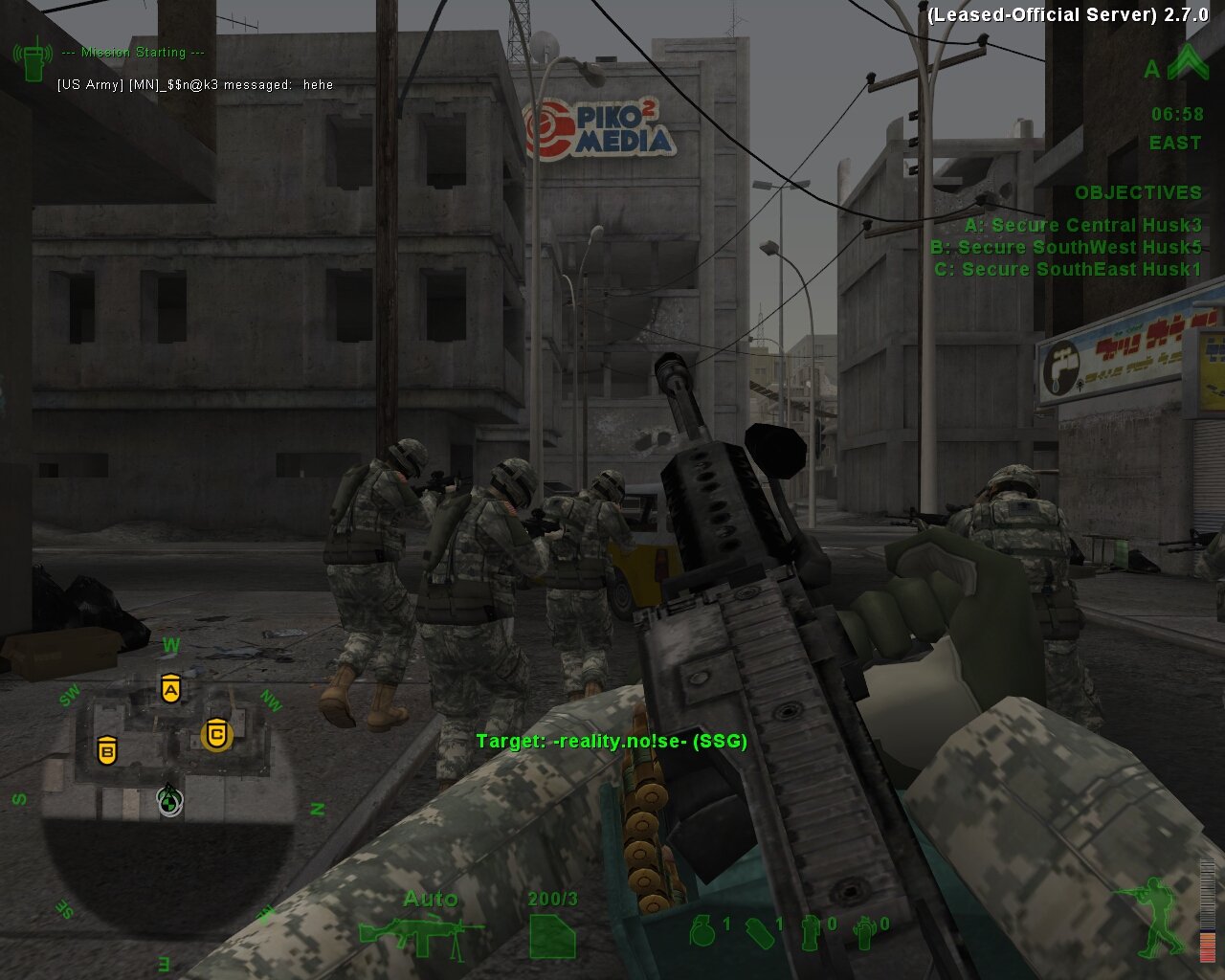Toggle the highlighted C objective marker
1225x980 pixels.
point(218,735)
